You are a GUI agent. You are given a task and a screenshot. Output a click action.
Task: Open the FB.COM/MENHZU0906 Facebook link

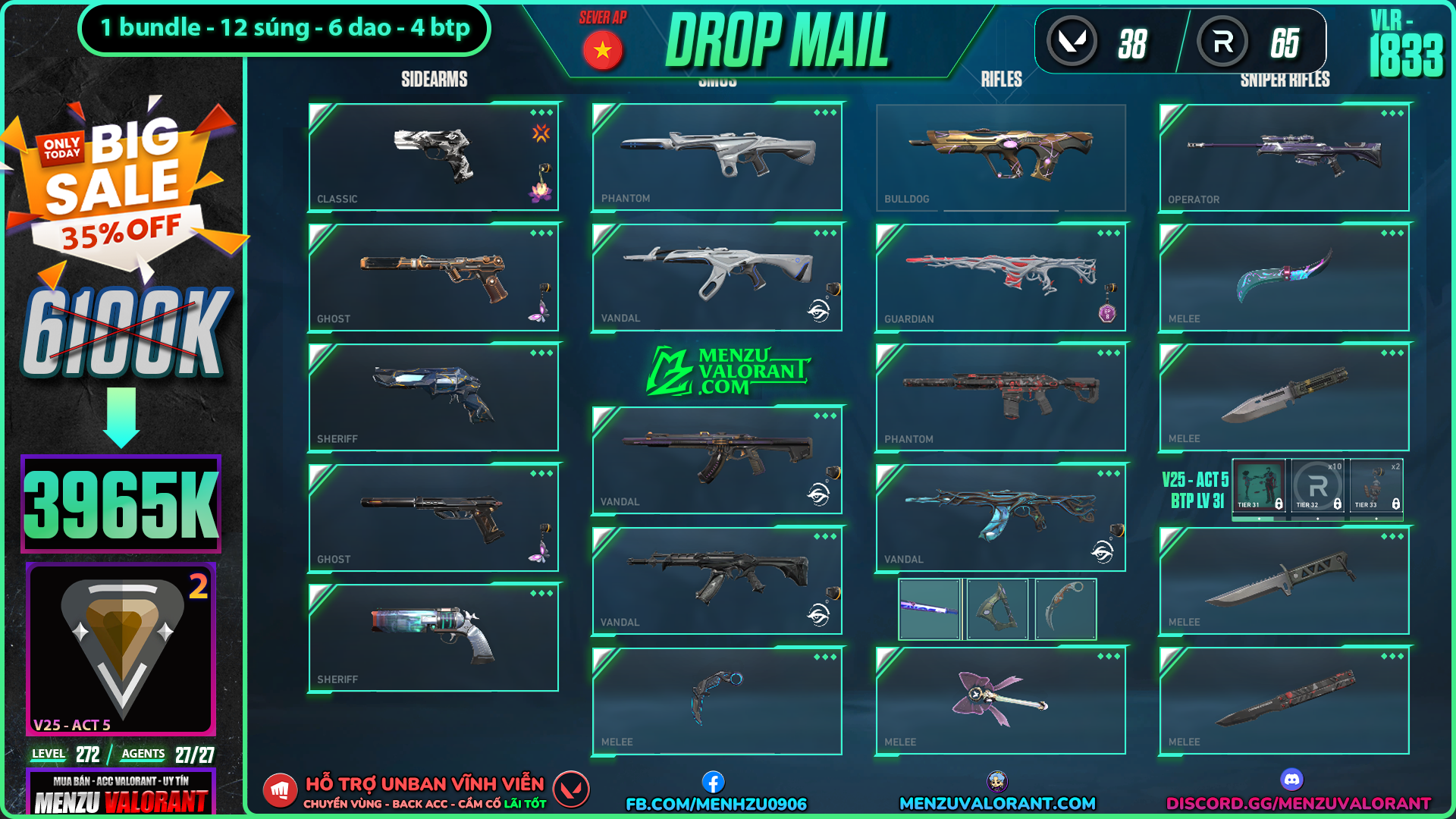[x=715, y=803]
